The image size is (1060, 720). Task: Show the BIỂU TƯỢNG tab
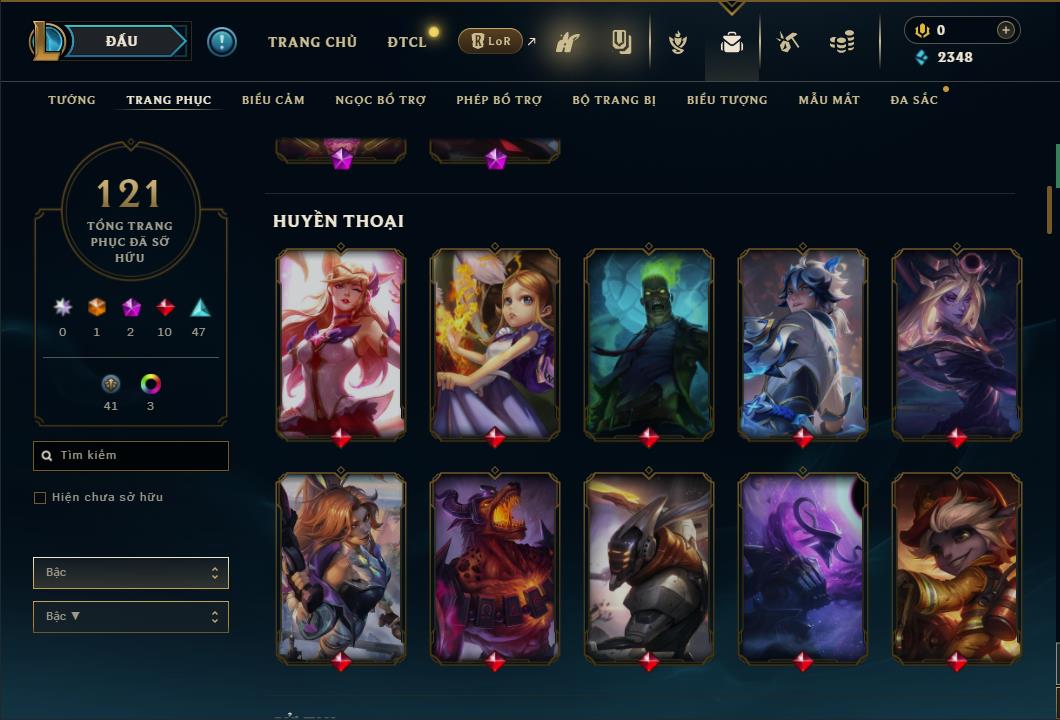[727, 100]
